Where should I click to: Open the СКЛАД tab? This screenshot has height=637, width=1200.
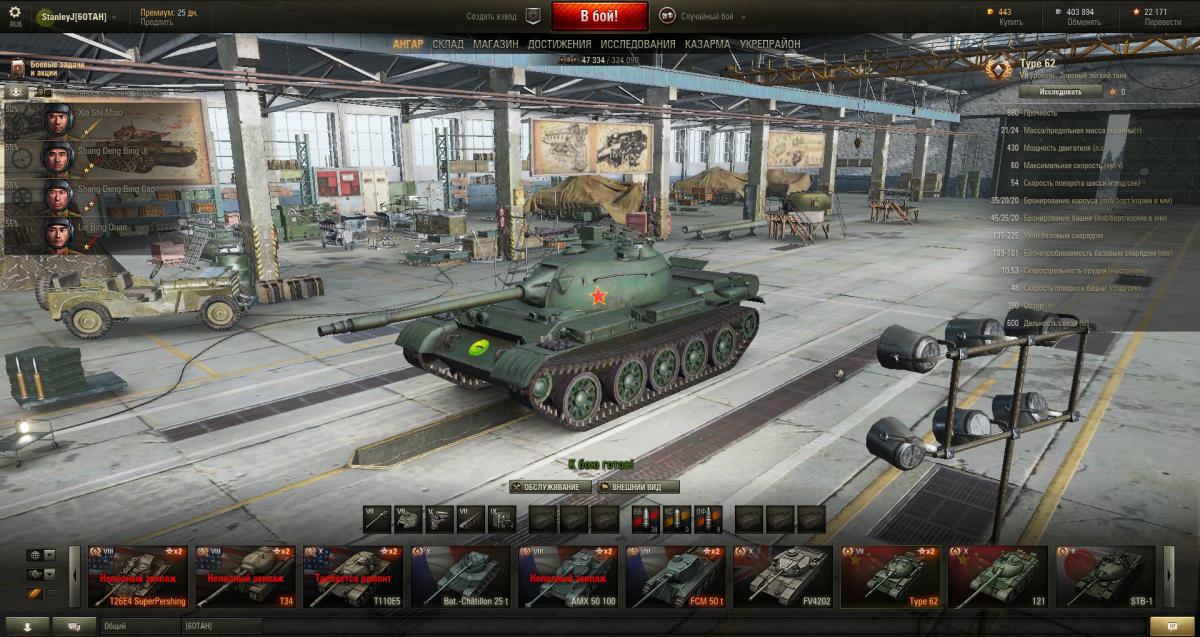(x=447, y=45)
